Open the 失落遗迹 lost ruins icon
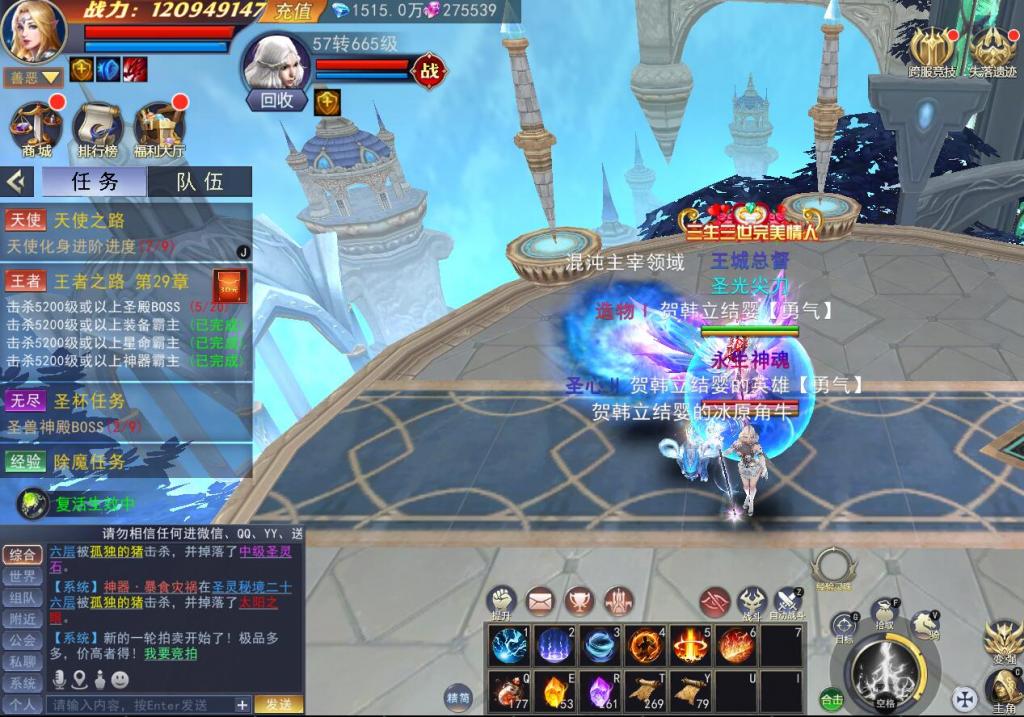The image size is (1024, 717). 992,52
